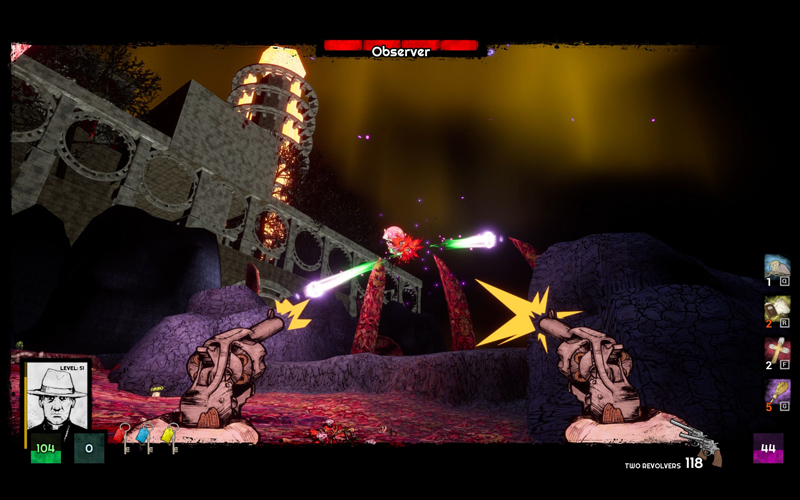Select the yellow key icon
Screen dimensions: 800x500
tap(168, 435)
